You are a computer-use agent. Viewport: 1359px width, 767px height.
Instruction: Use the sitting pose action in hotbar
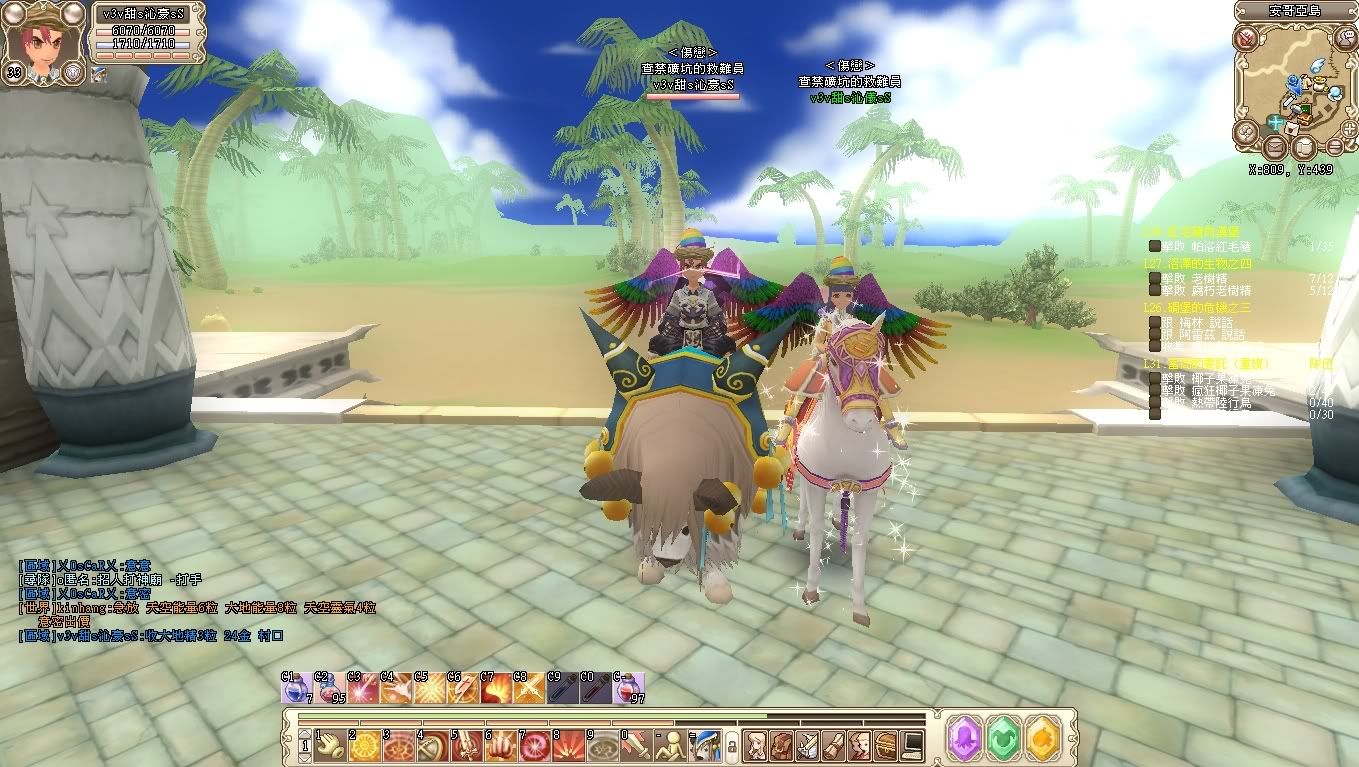click(671, 745)
